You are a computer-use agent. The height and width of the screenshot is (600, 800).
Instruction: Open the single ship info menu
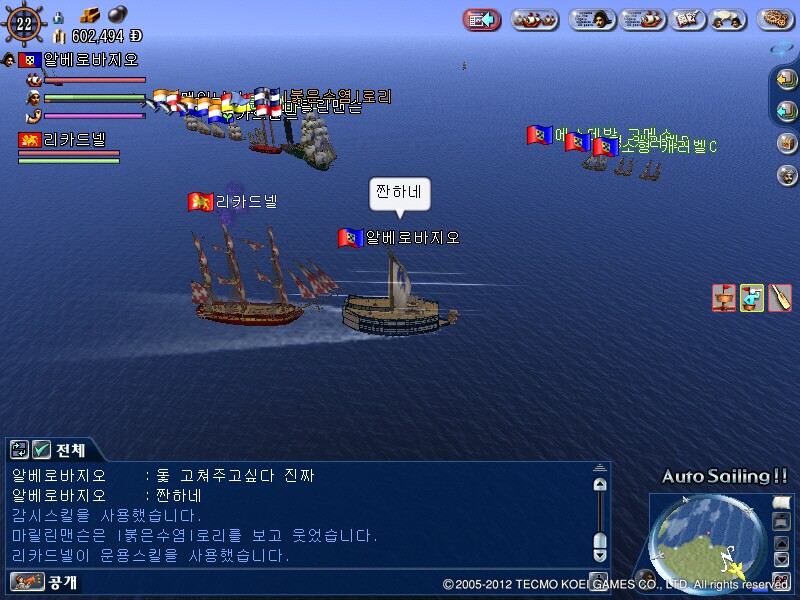point(642,19)
